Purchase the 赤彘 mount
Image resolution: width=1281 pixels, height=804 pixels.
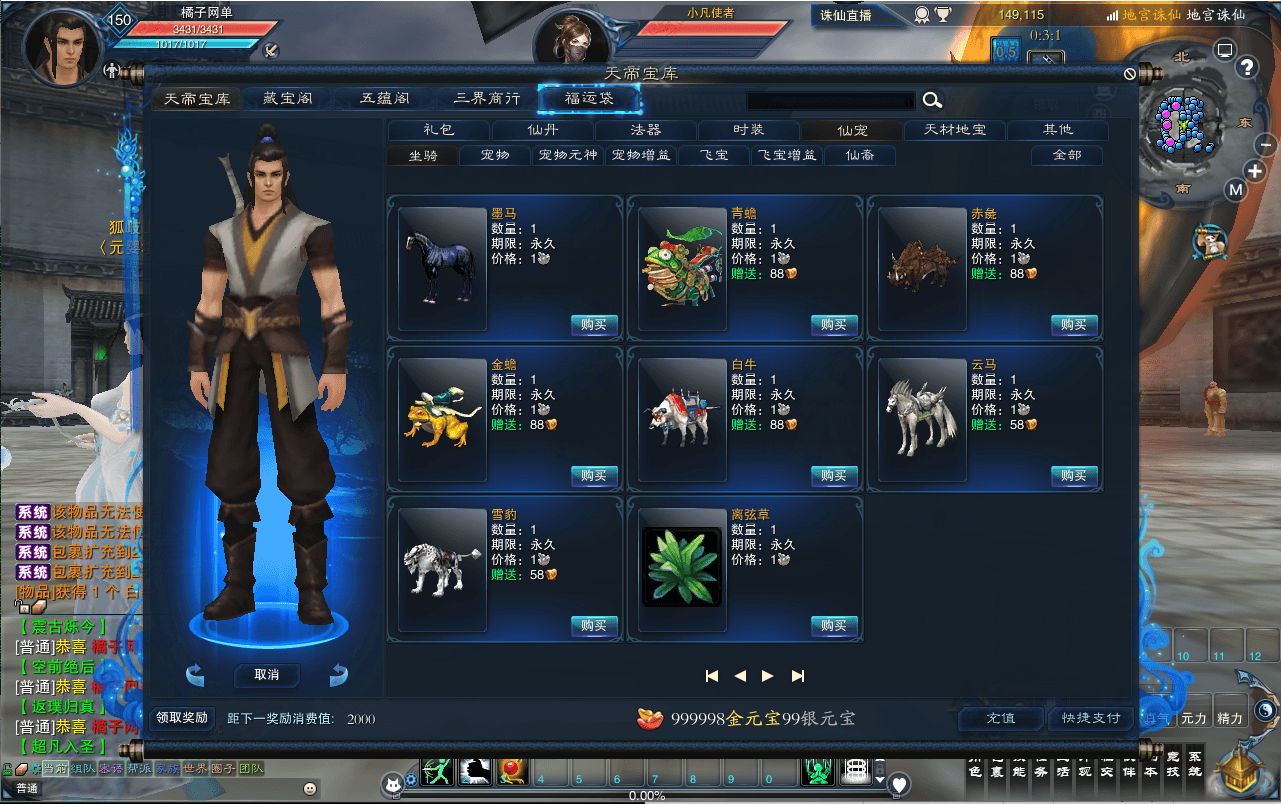(1074, 325)
